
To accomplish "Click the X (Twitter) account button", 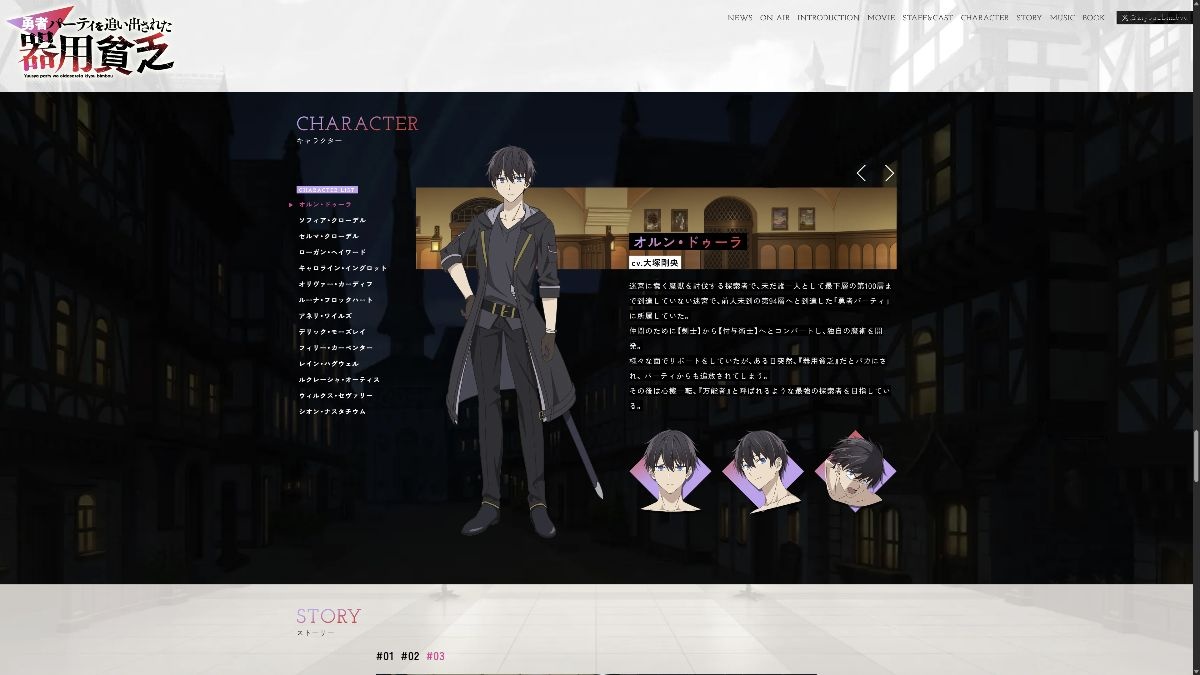I will [x=1155, y=18].
